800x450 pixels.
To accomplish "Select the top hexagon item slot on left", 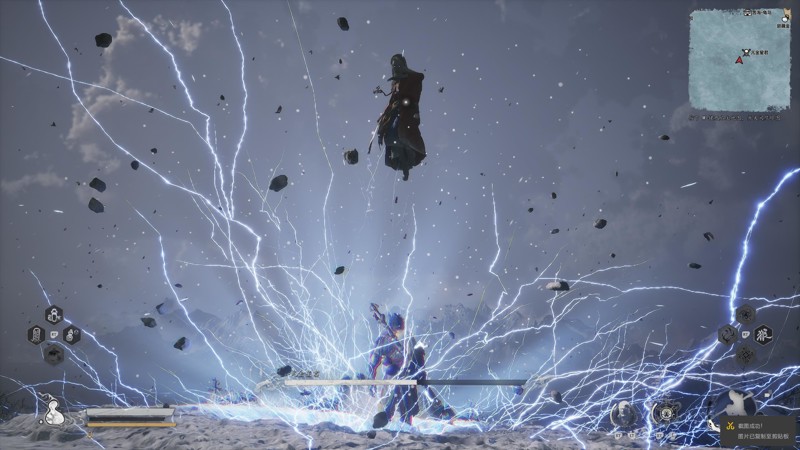I will pyautogui.click(x=52, y=316).
